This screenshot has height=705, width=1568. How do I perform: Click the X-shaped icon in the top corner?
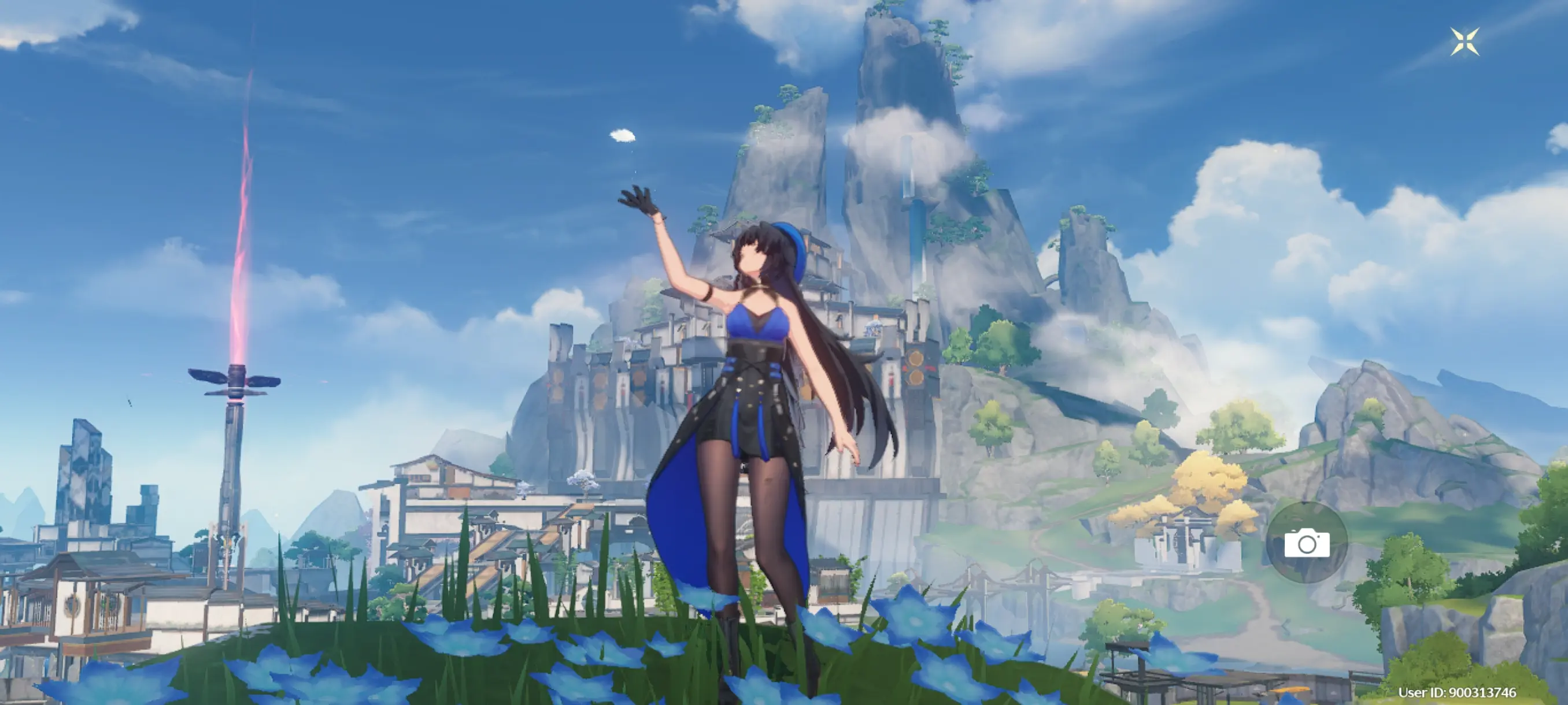[1465, 42]
